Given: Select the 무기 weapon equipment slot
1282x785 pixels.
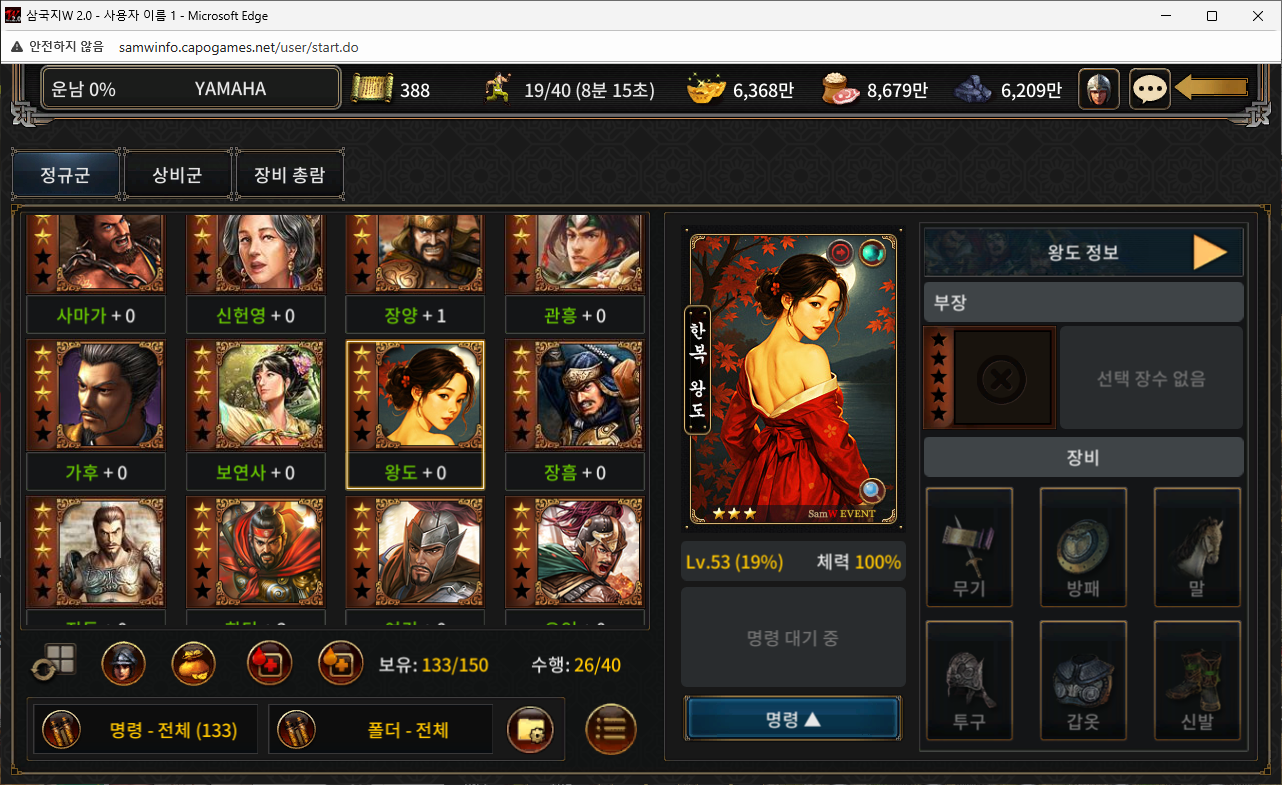Looking at the screenshot, I should (969, 547).
